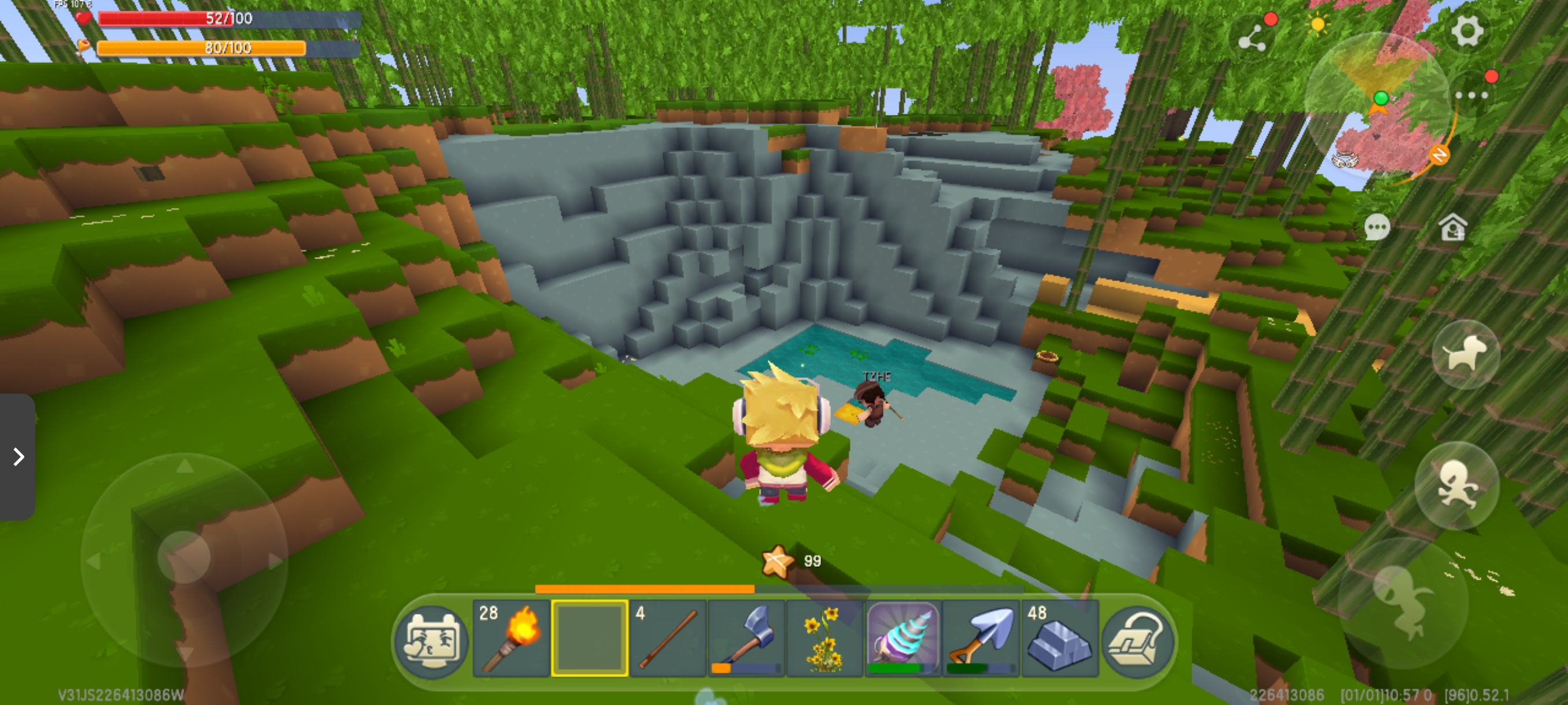Screen dimensions: 1568x705
Task: Select the wooden stick hotbar slot
Action: (668, 639)
